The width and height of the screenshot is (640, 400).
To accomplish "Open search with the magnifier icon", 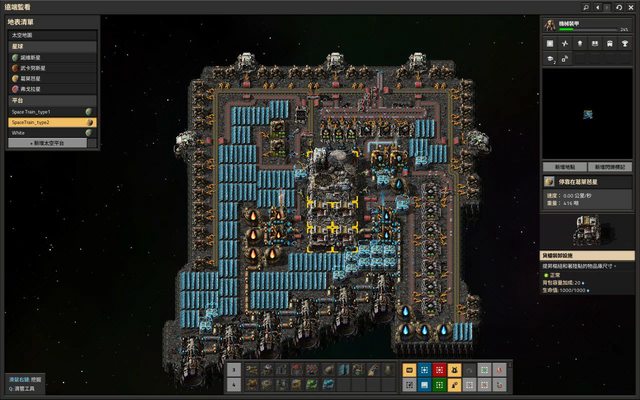I will pos(585,6).
